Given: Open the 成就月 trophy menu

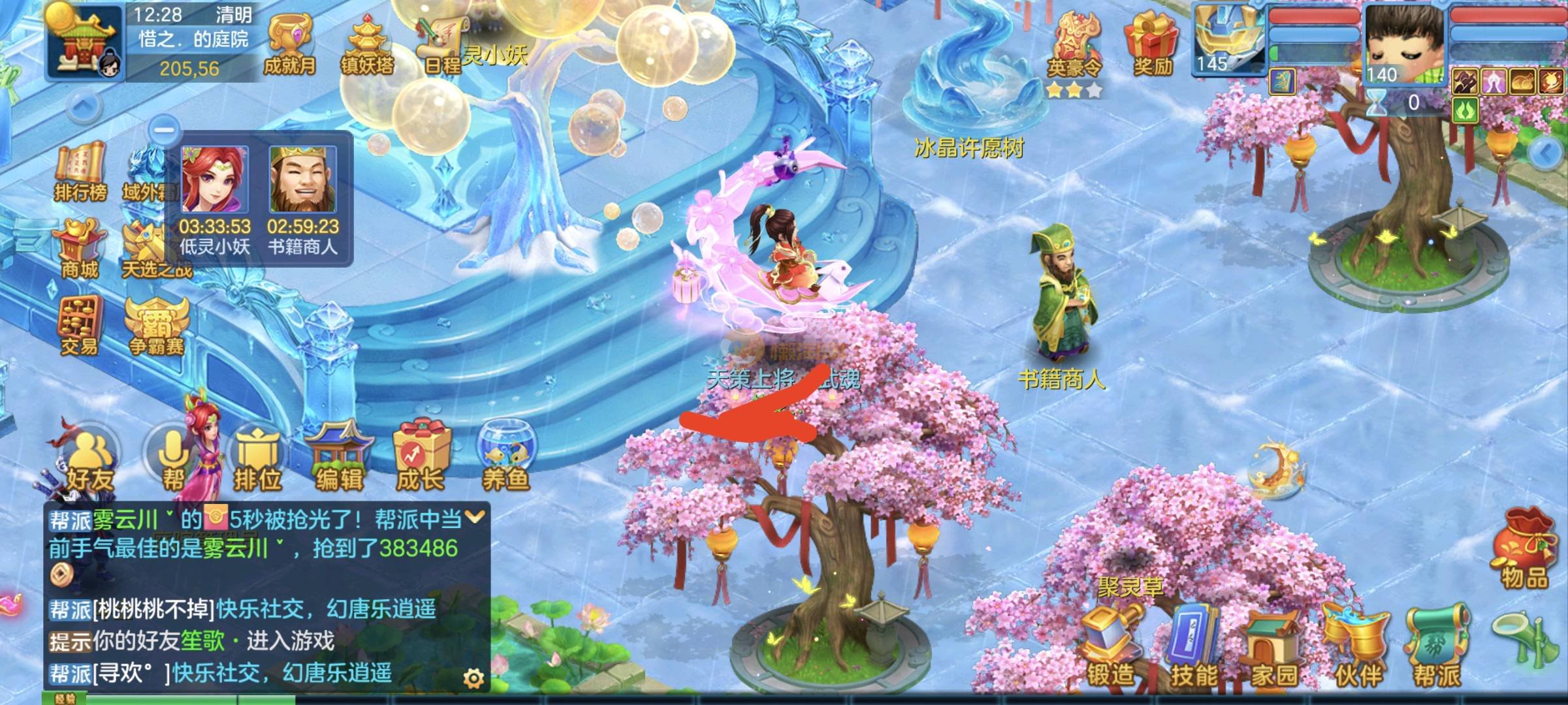Looking at the screenshot, I should [x=289, y=46].
